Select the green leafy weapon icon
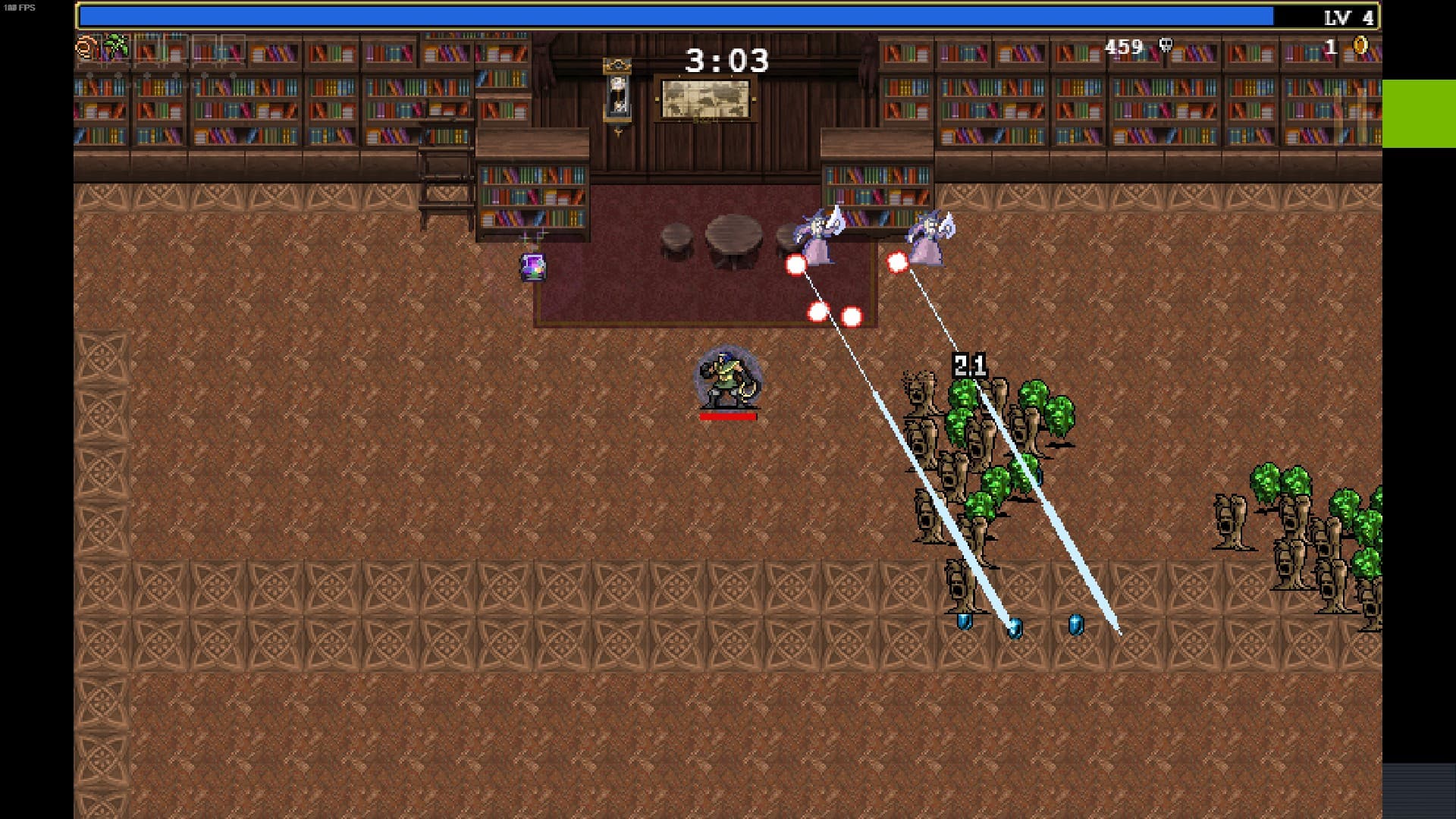Viewport: 1456px width, 819px height. pos(116,47)
